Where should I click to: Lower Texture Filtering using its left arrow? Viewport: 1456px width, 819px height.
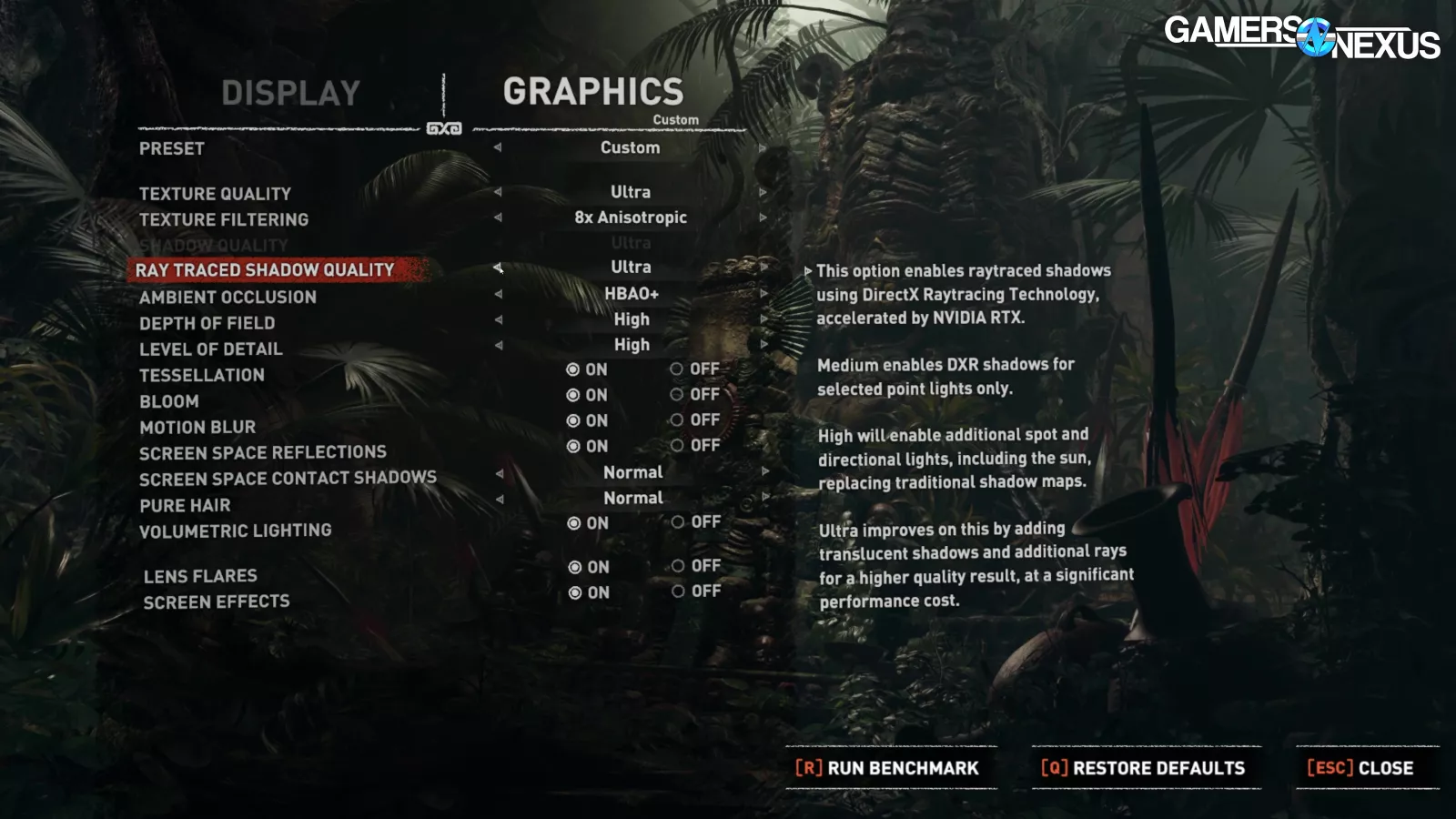(x=498, y=217)
